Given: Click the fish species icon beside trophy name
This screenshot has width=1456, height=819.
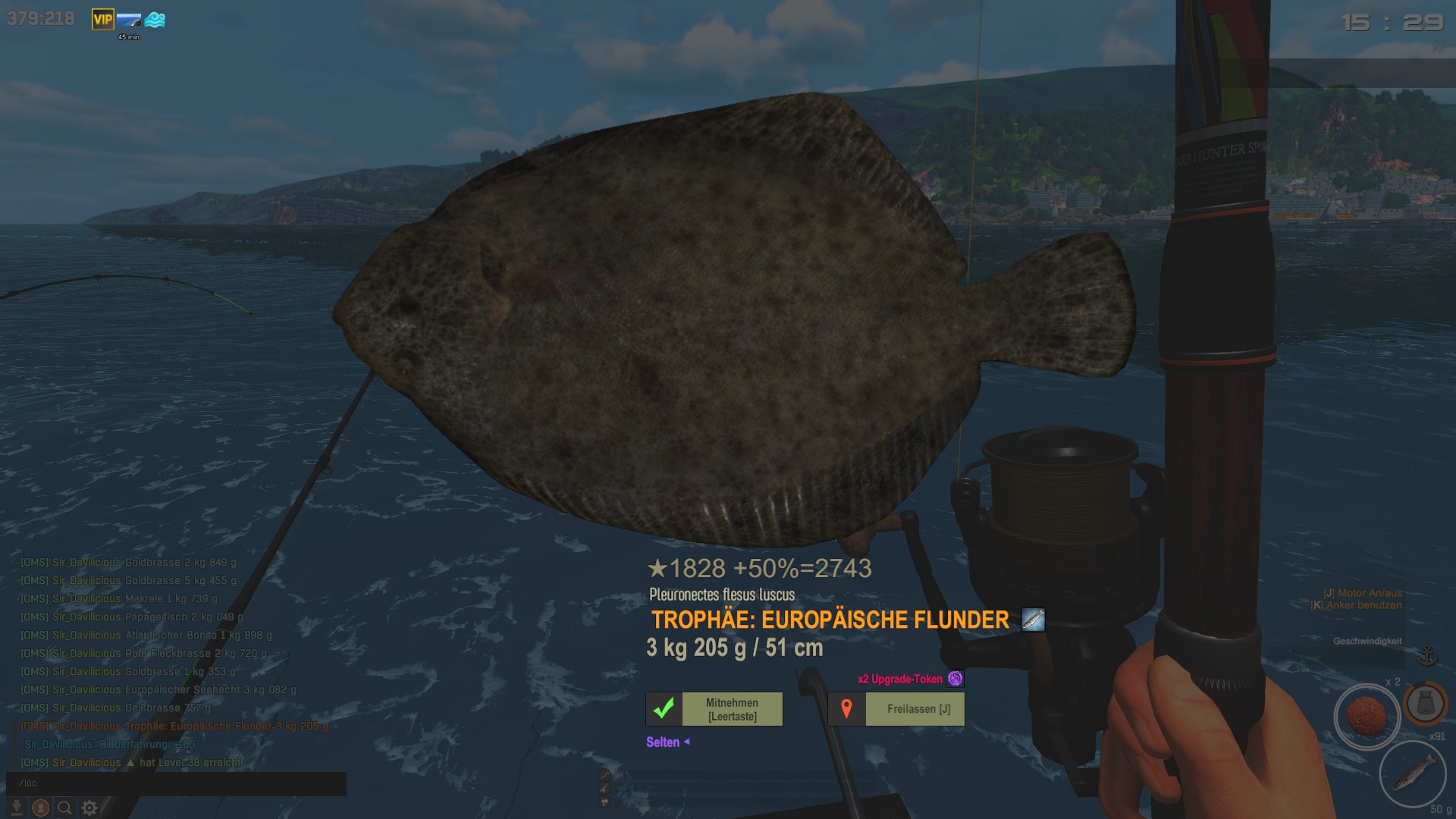Looking at the screenshot, I should point(1033,620).
